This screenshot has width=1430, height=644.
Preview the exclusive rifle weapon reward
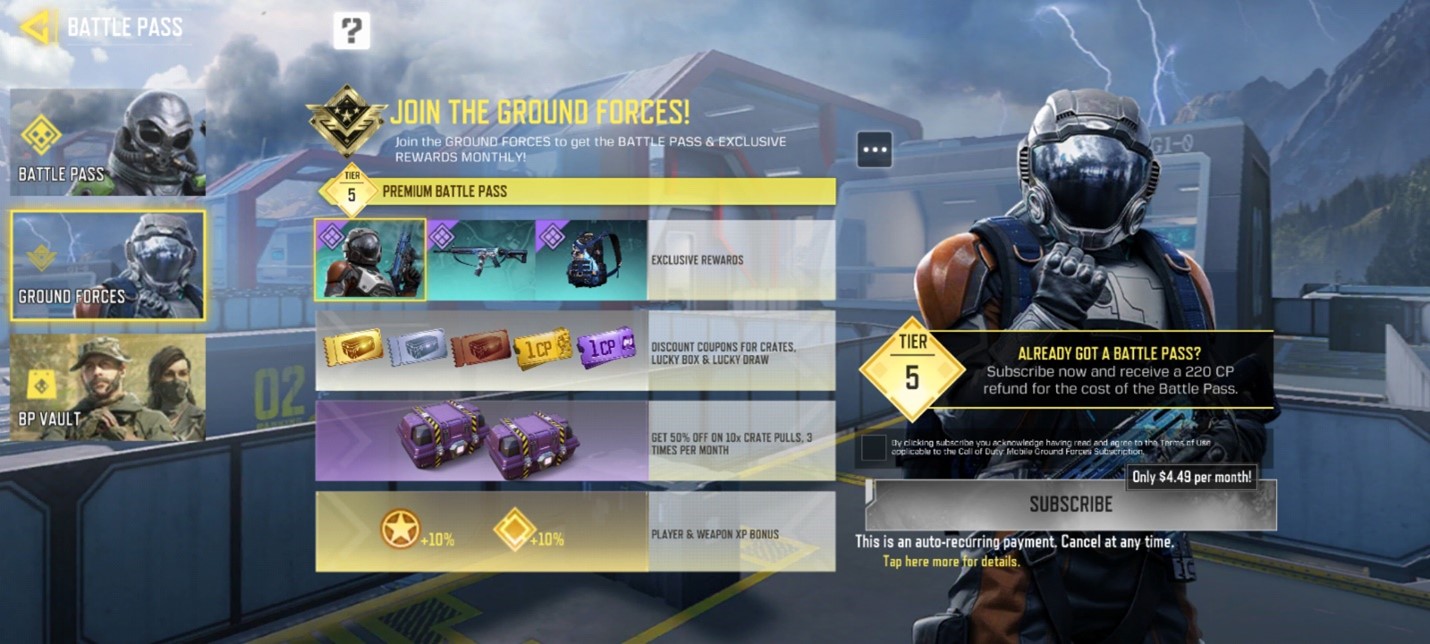481,260
